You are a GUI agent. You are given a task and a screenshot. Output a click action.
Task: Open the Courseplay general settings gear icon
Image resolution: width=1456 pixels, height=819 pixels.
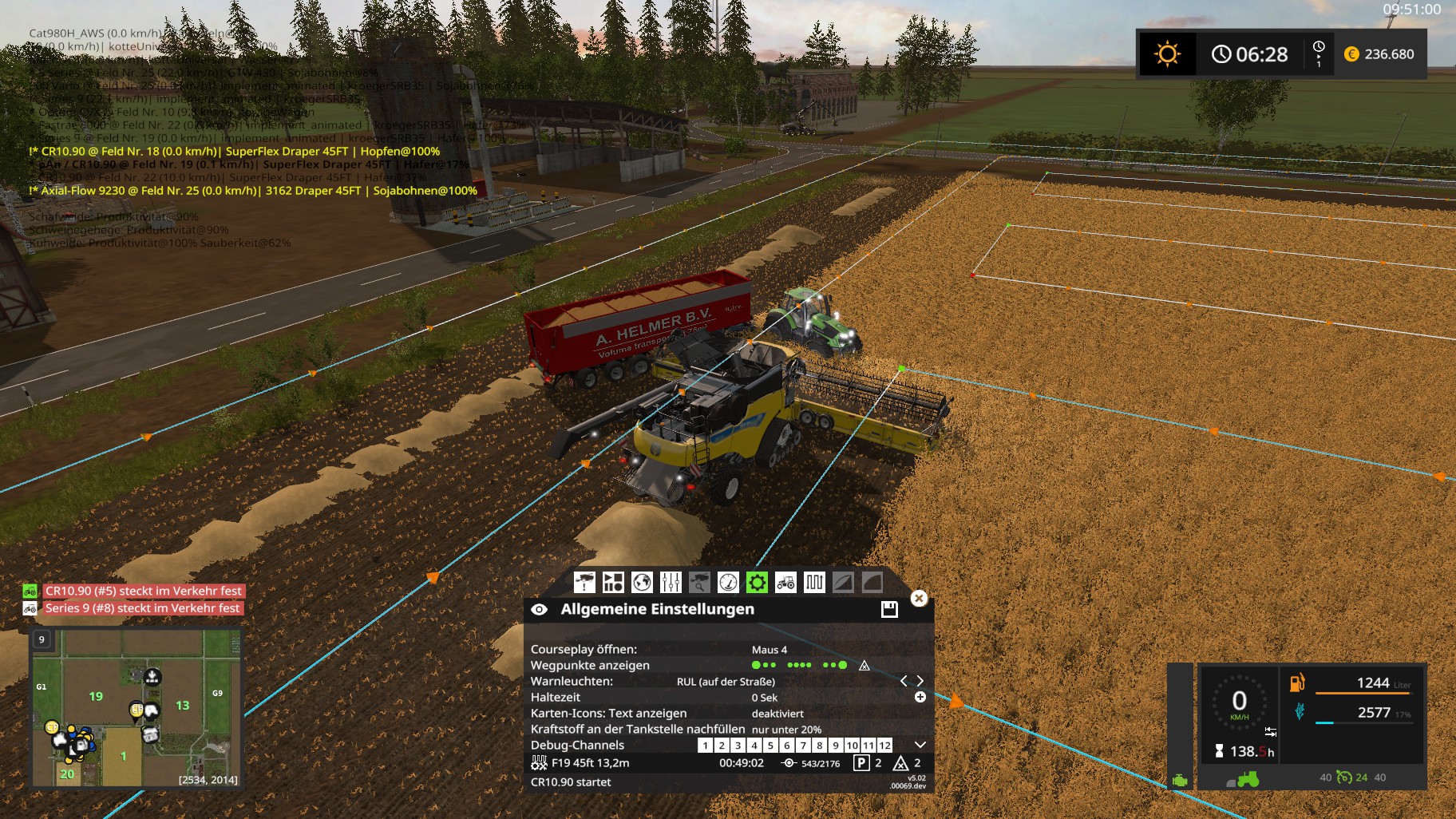(758, 582)
